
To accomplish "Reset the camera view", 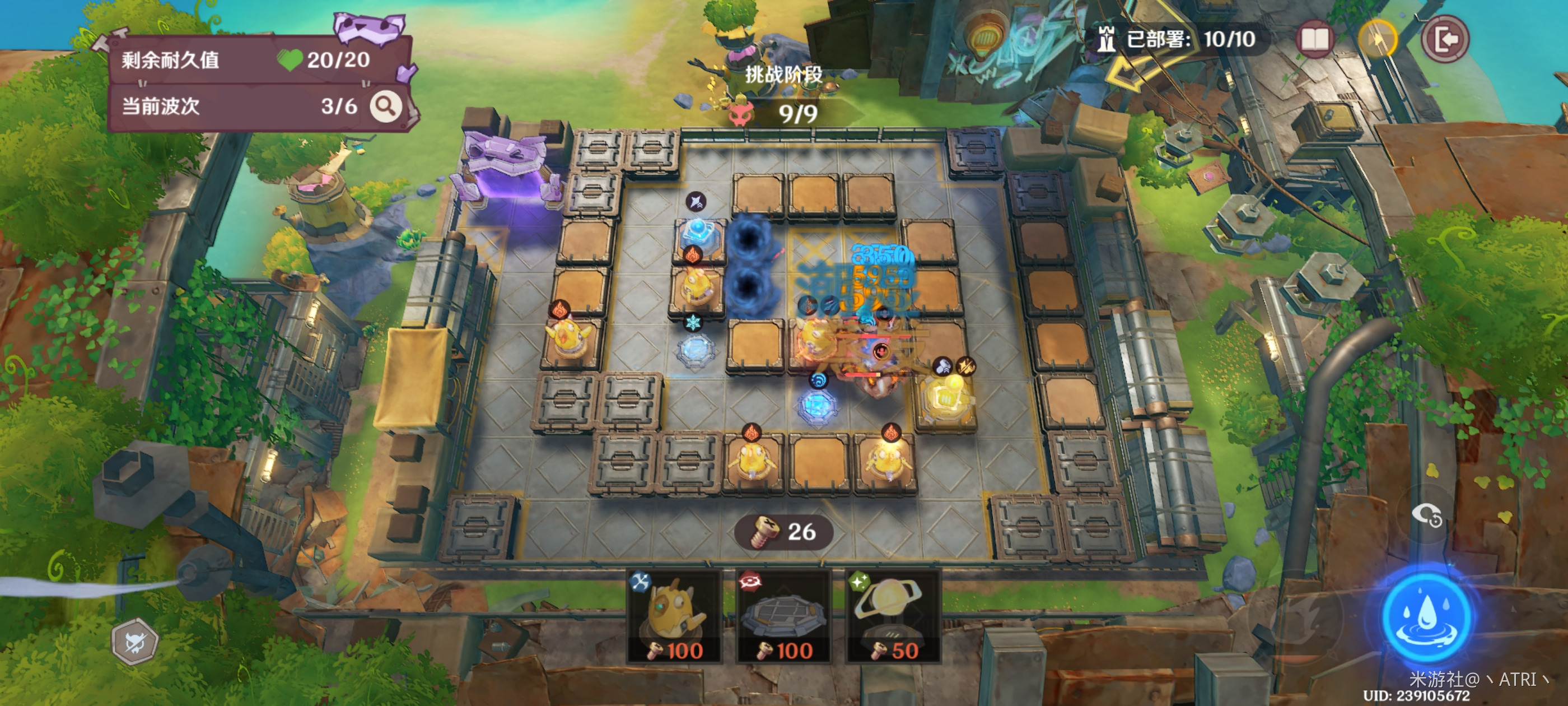I will coord(1426,515).
